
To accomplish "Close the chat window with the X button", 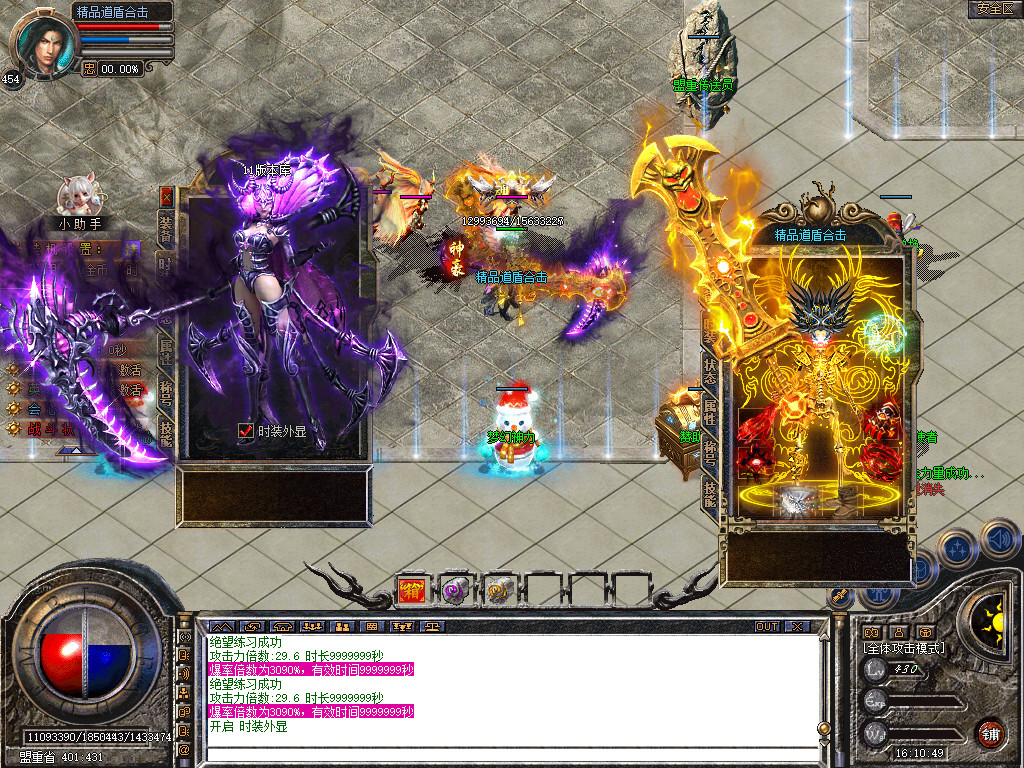I will point(796,627).
